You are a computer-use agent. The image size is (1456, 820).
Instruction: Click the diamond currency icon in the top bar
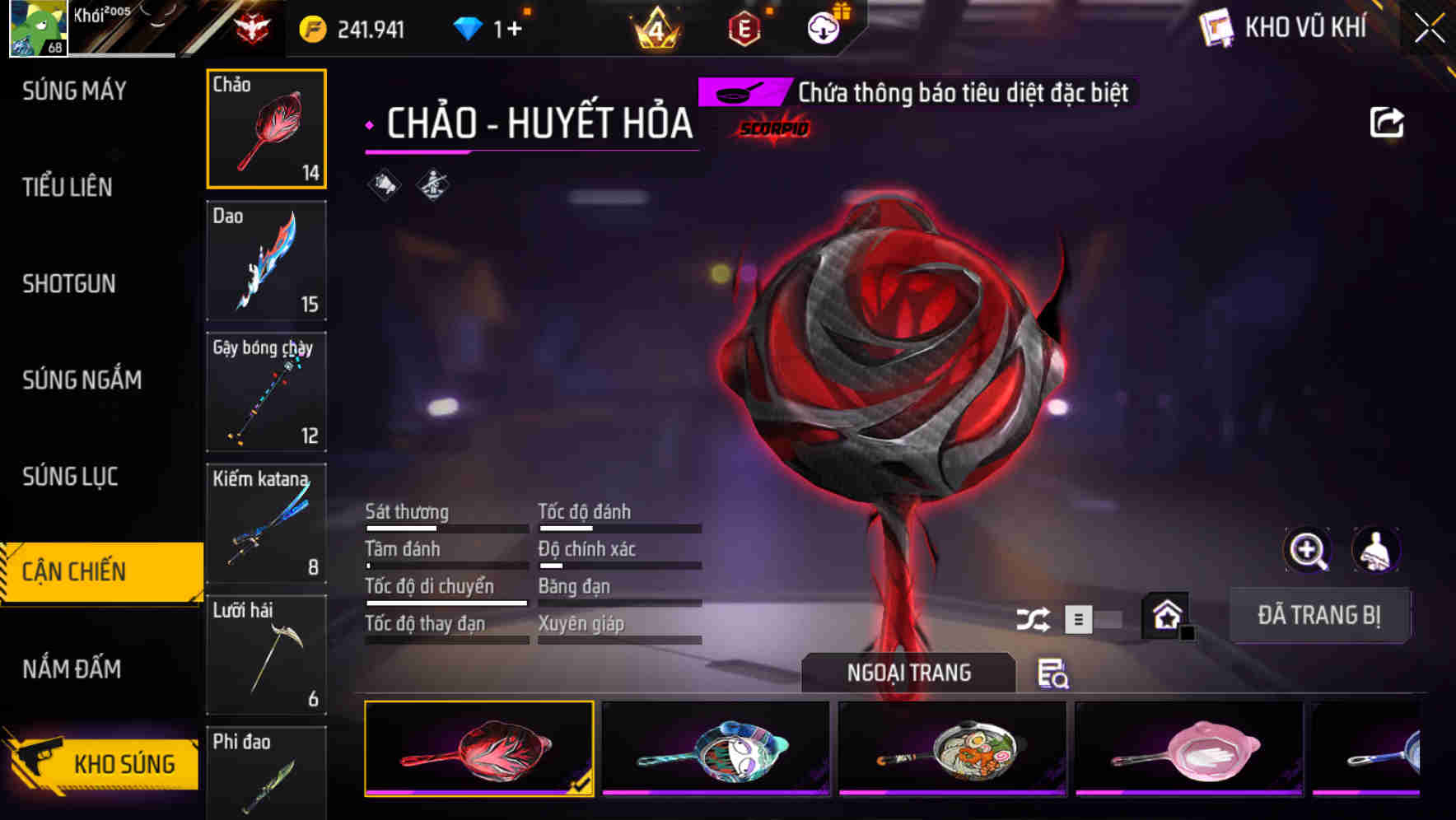click(x=469, y=27)
